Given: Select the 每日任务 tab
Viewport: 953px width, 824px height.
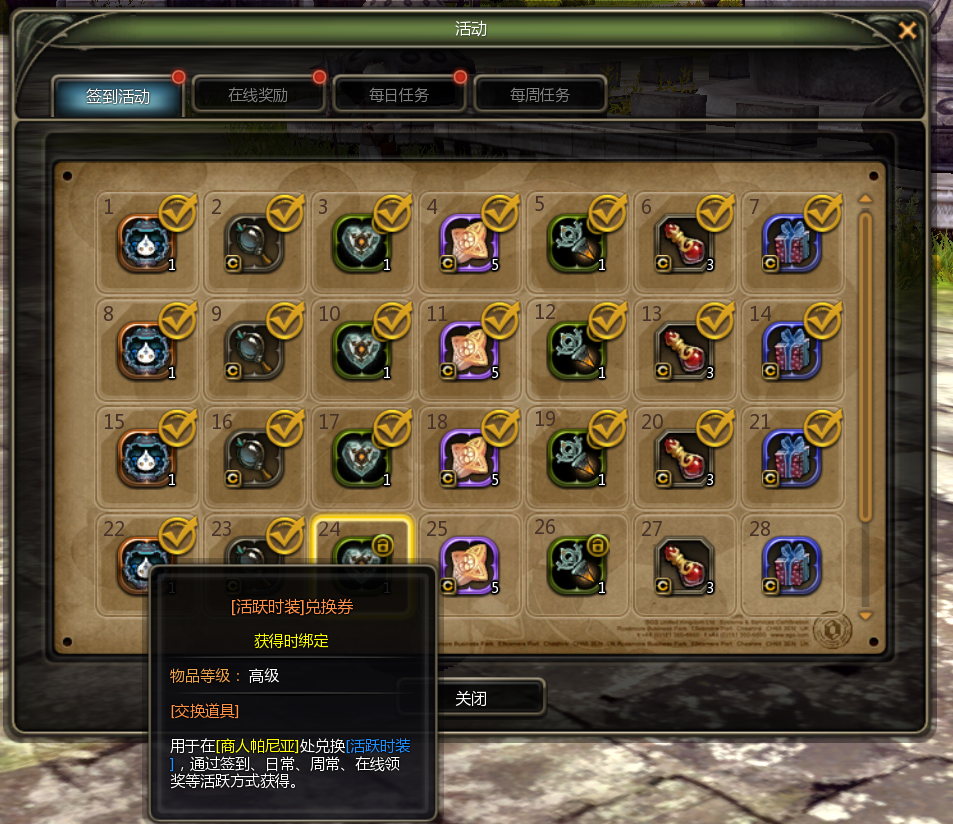Looking at the screenshot, I should point(399,96).
